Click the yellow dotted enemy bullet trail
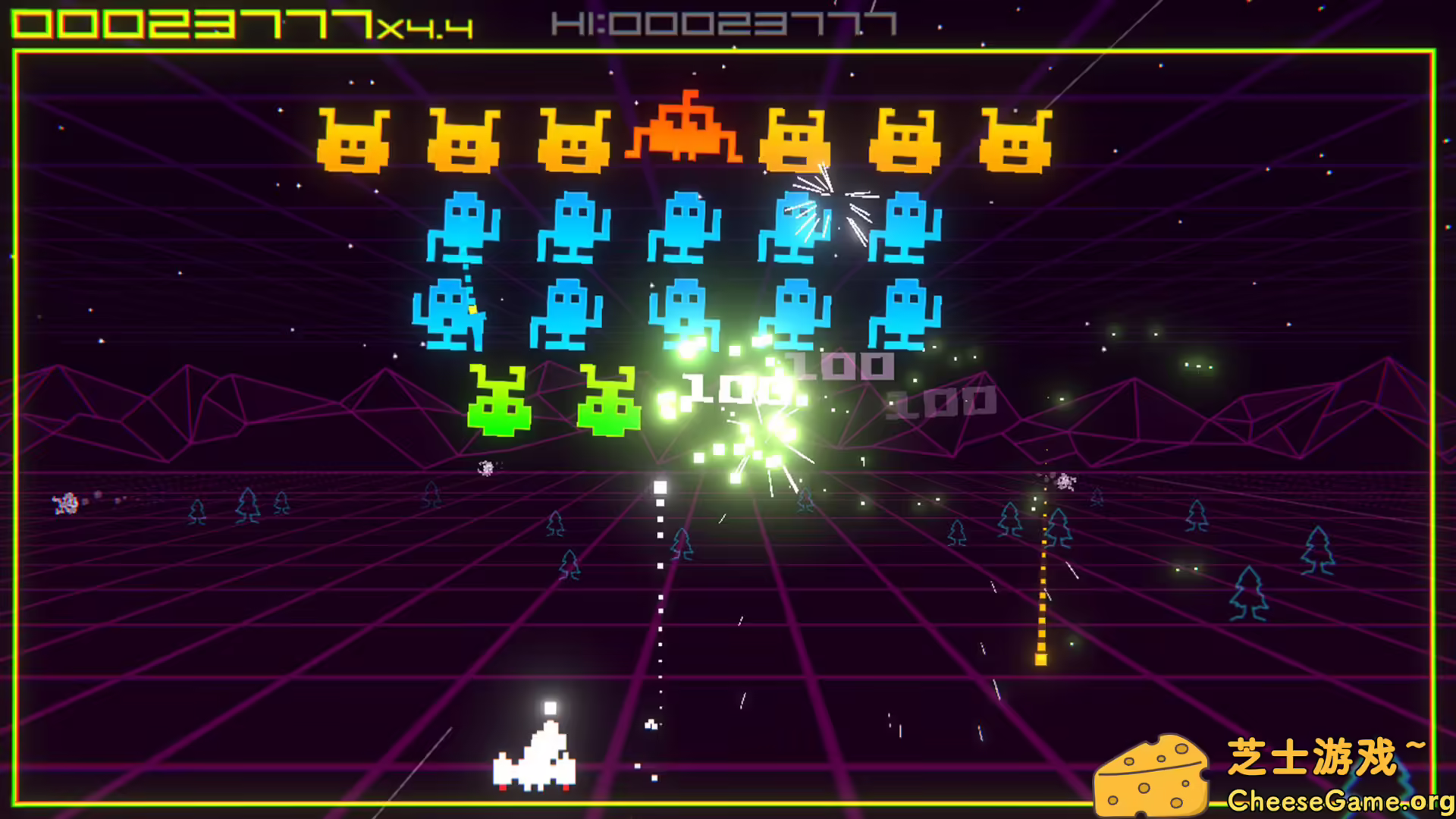Screen dimensions: 1456x819 (1043, 591)
